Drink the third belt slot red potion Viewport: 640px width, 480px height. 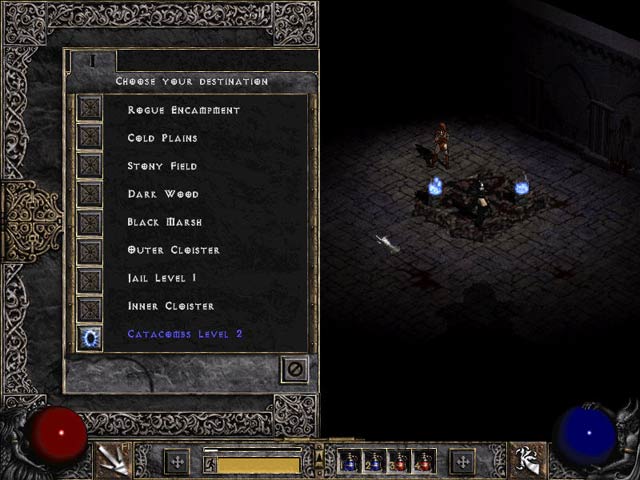(x=399, y=461)
